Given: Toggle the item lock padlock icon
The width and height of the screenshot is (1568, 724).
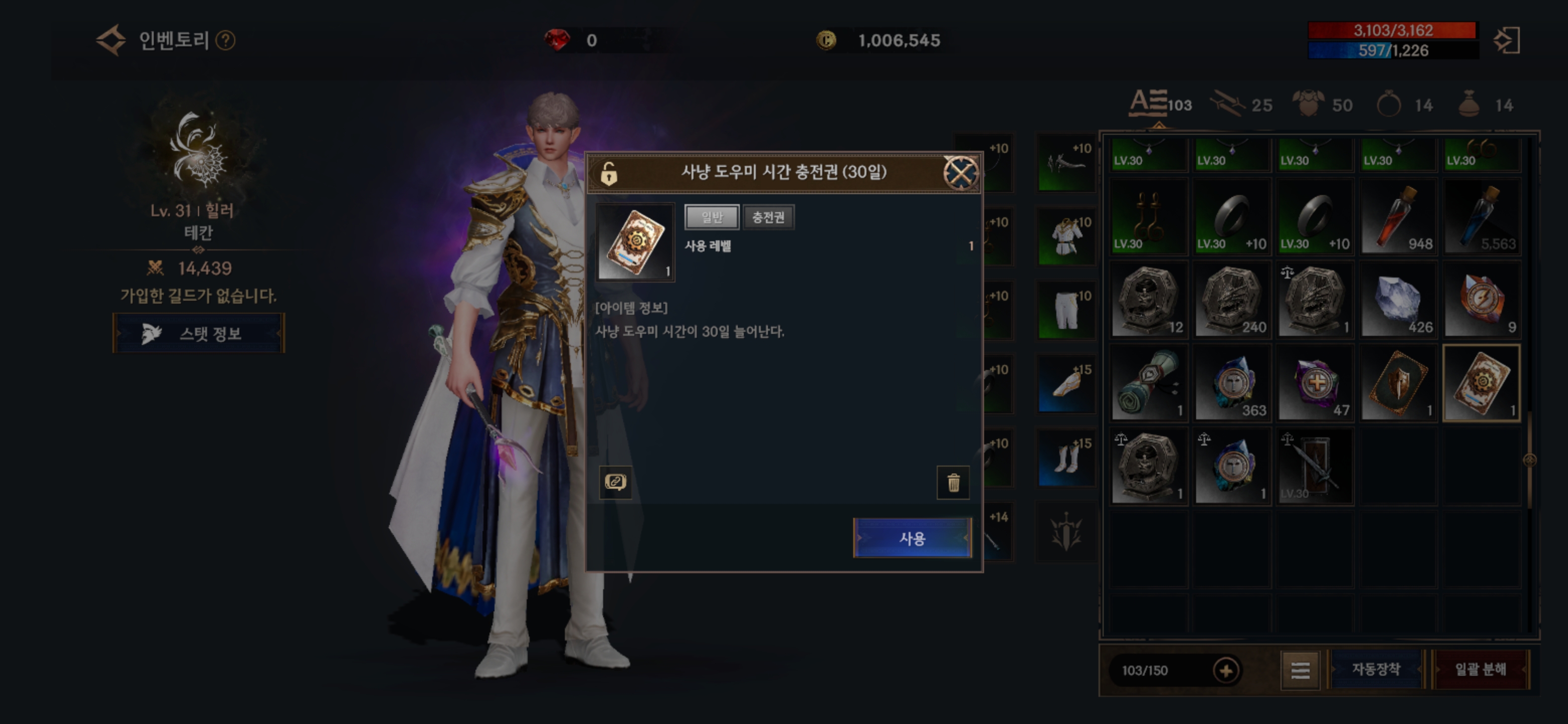Looking at the screenshot, I should tap(609, 173).
